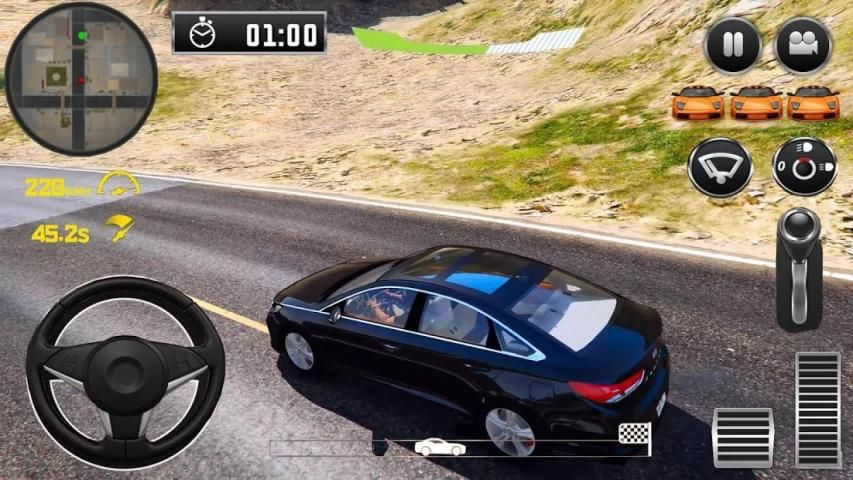Open the circular minimap
This screenshot has height=480, width=853.
pyautogui.click(x=81, y=78)
